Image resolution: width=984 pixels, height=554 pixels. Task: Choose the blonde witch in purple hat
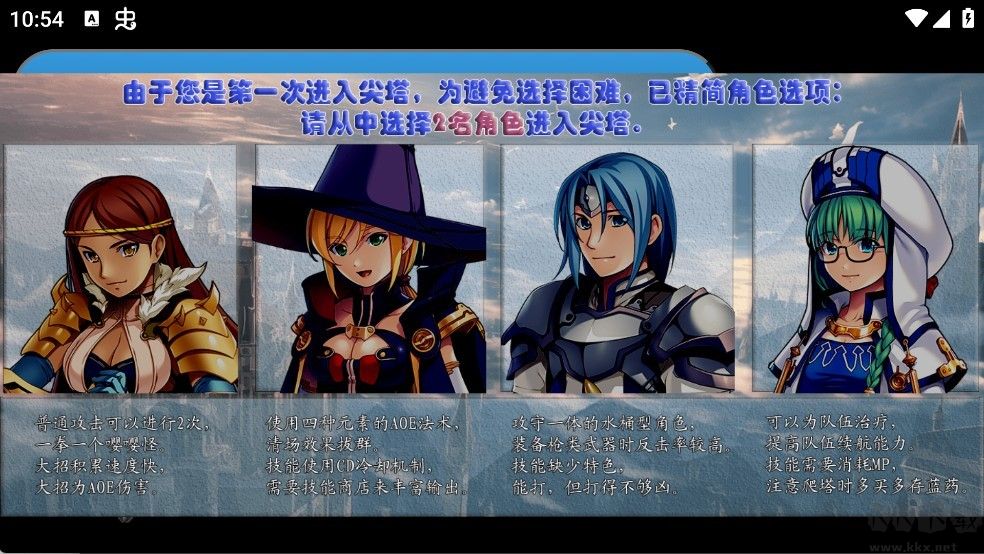368,268
